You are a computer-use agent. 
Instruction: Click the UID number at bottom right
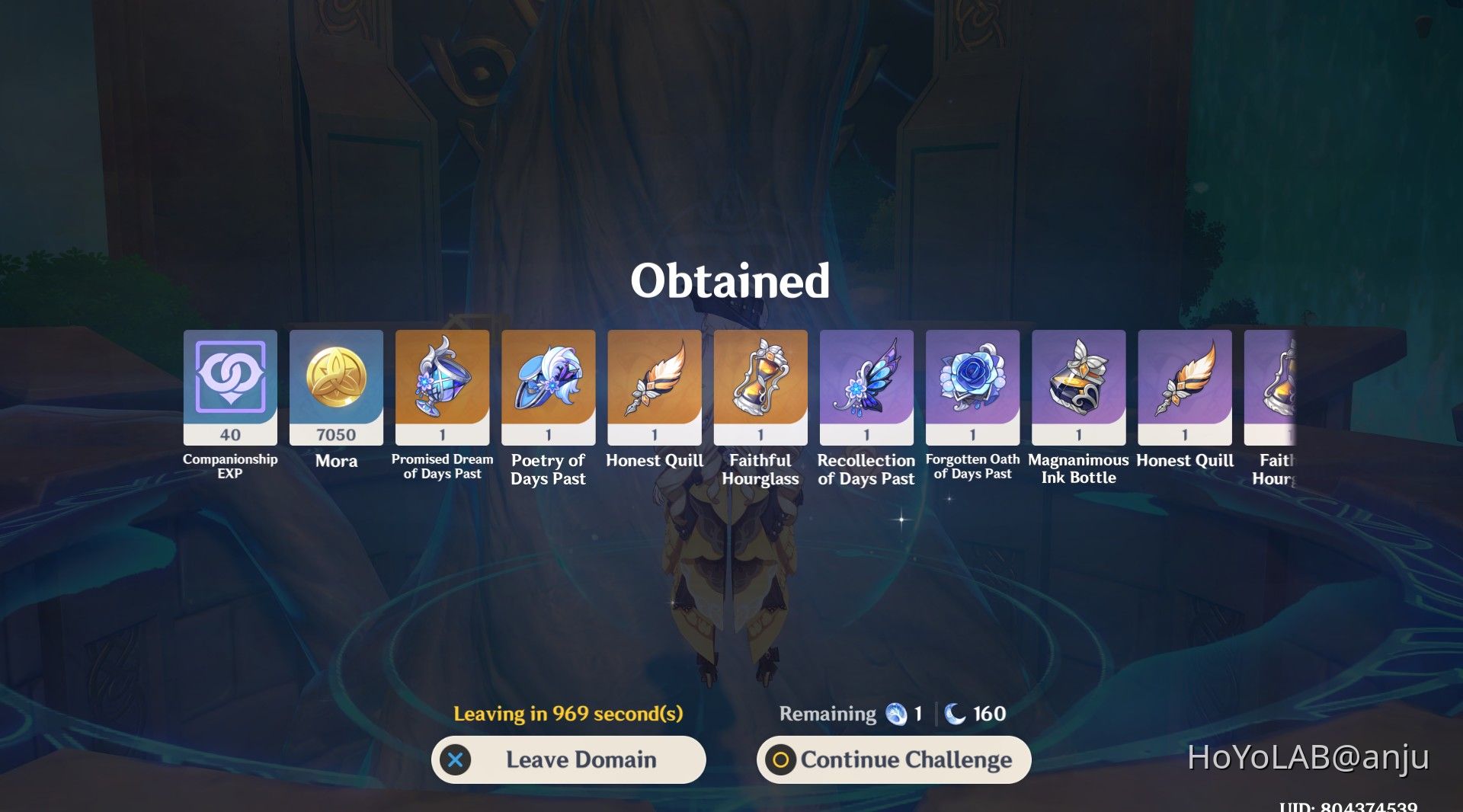[x=1378, y=806]
